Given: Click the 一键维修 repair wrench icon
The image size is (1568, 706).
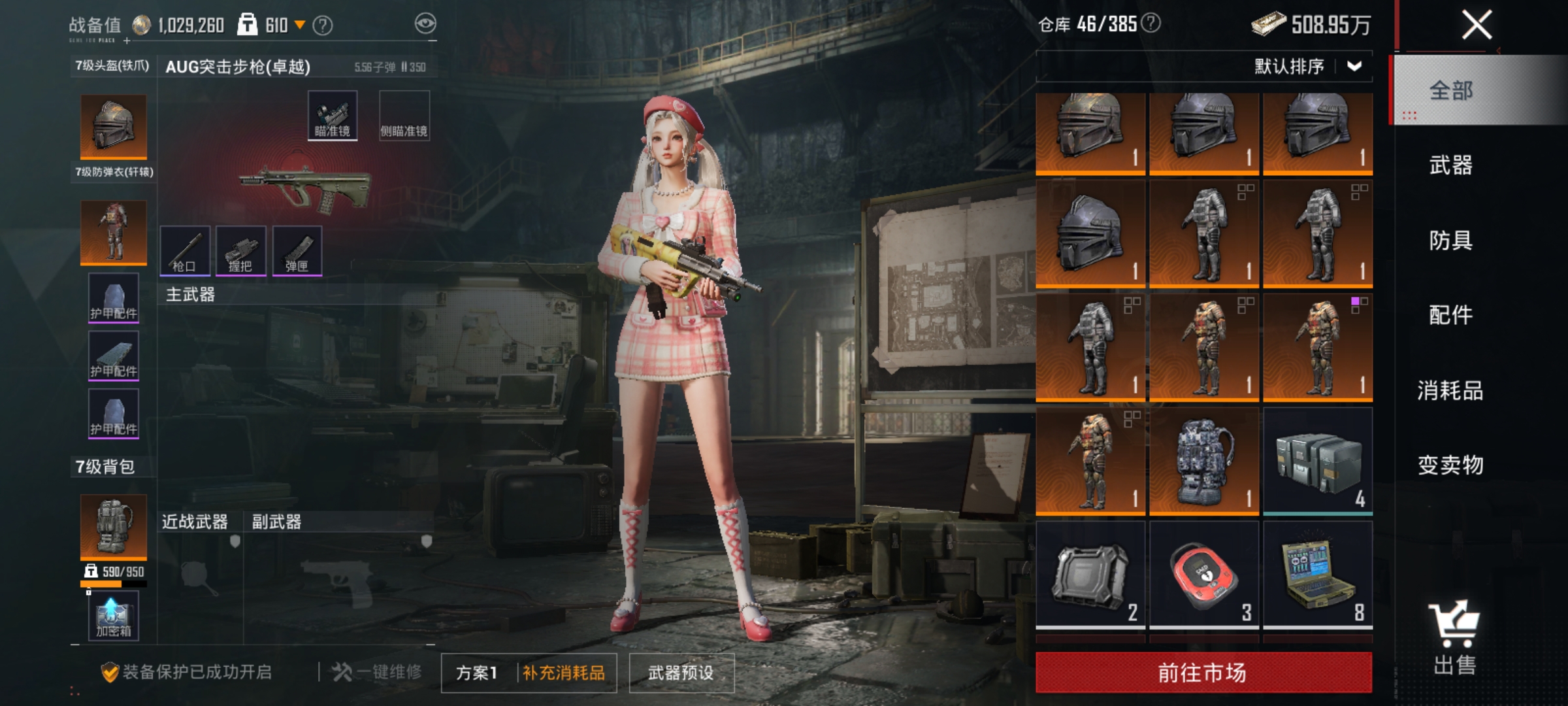Looking at the screenshot, I should tap(342, 670).
